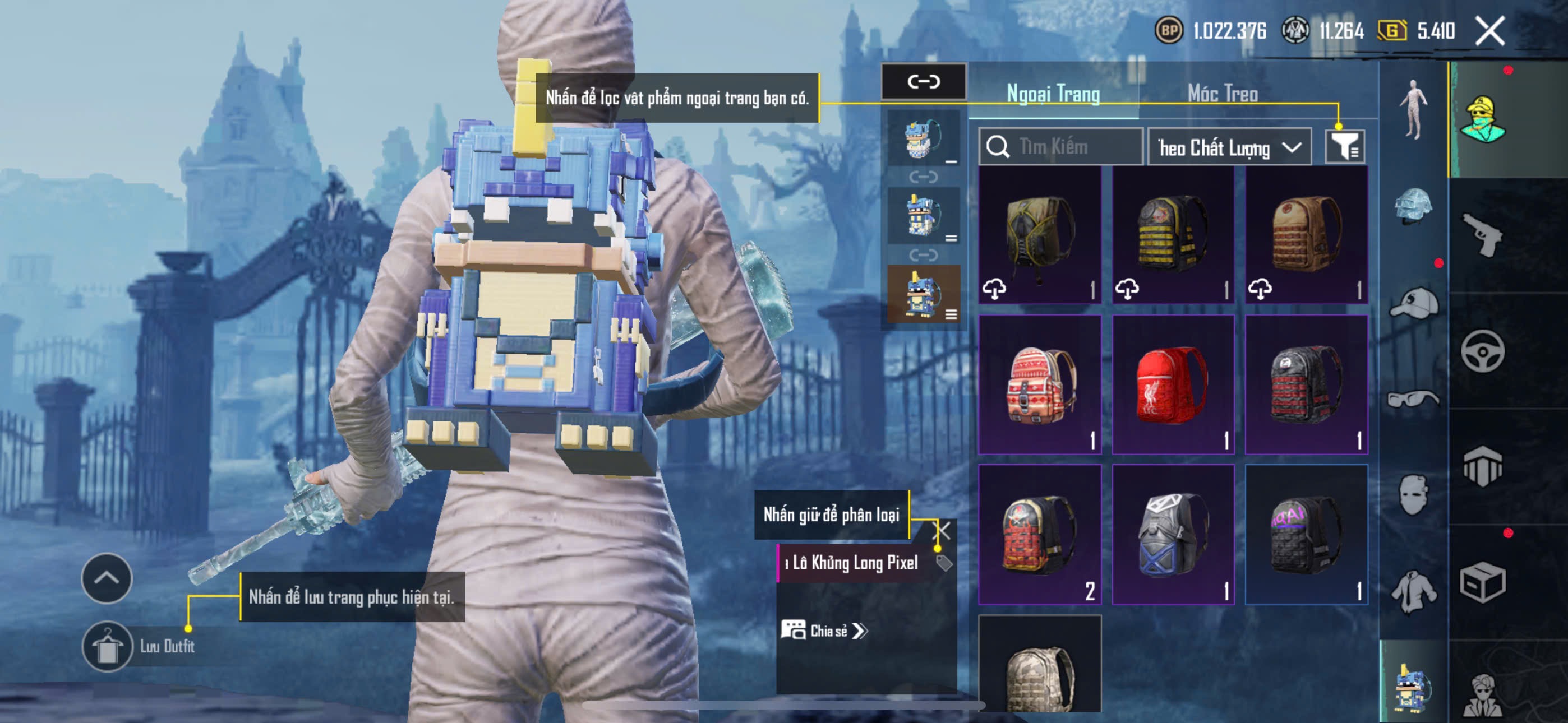The image size is (1568, 723).
Task: Open the steering wheel vehicle section
Action: coord(1483,351)
